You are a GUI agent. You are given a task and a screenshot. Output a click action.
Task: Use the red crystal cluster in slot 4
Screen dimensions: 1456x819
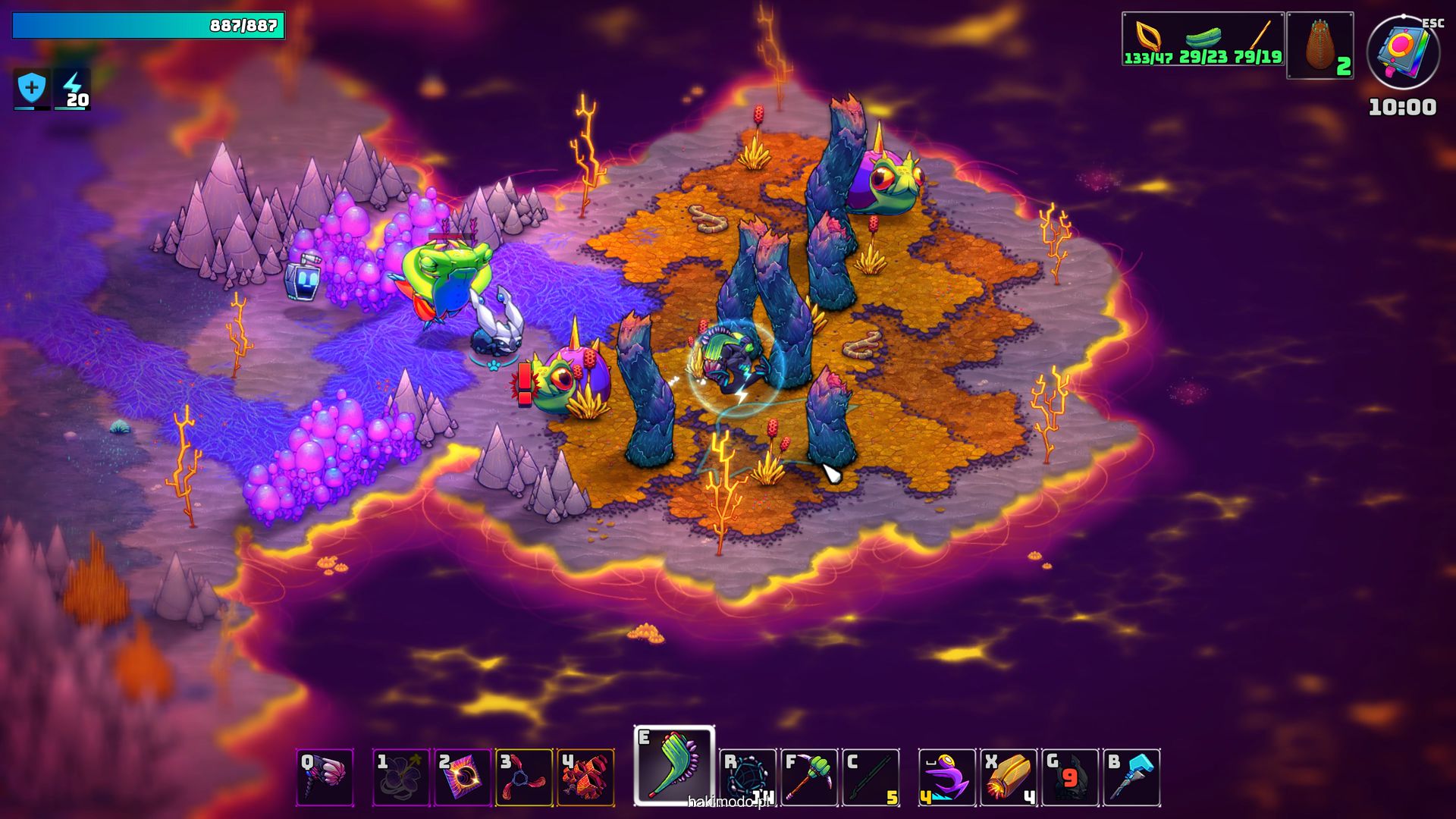[585, 777]
